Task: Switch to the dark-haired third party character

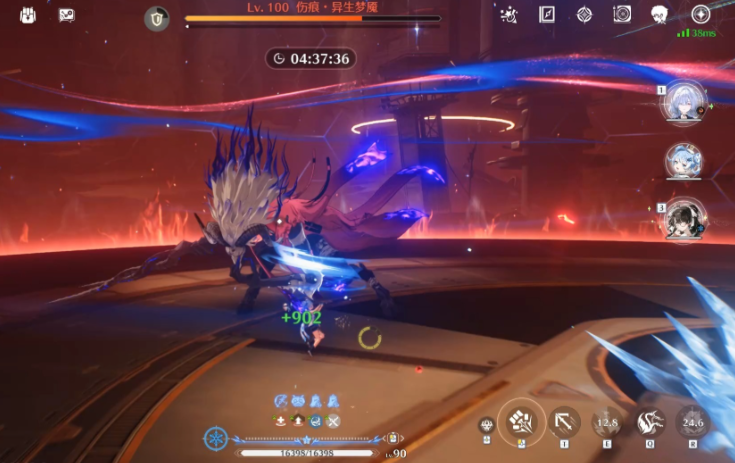Action: tap(686, 220)
